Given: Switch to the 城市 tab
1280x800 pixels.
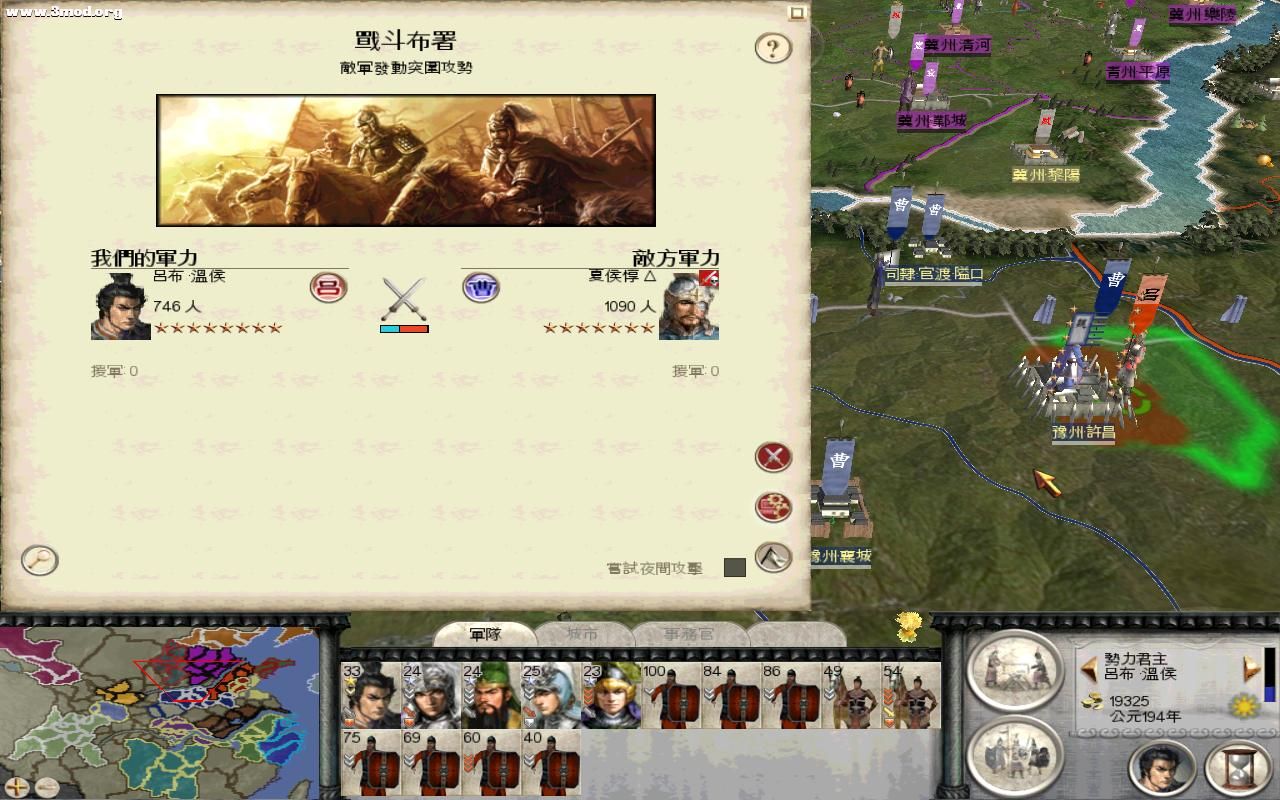Looking at the screenshot, I should tap(585, 635).
